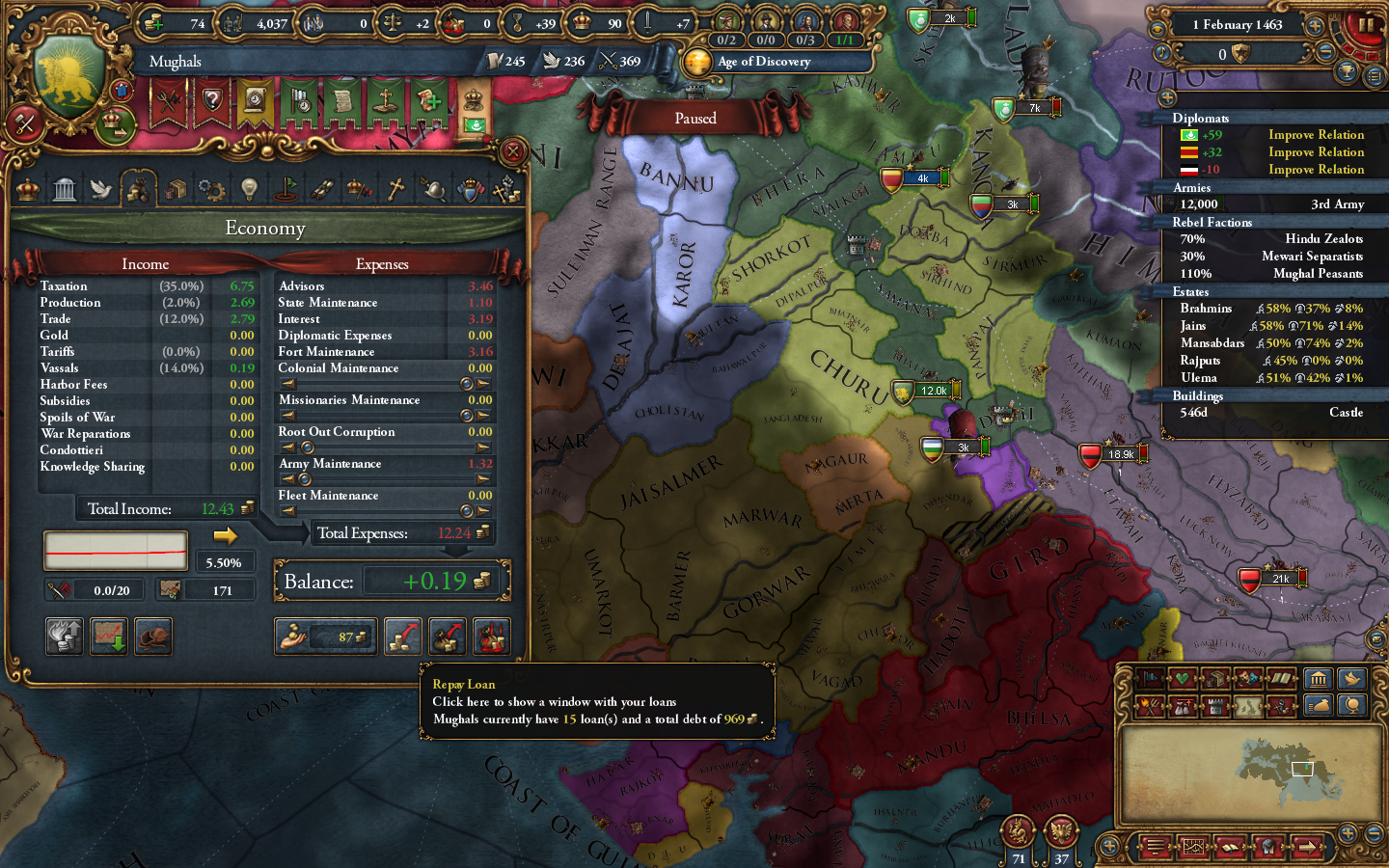The width and height of the screenshot is (1389, 868).
Task: Decrease game speed with minus stepper
Action: pos(1324,52)
